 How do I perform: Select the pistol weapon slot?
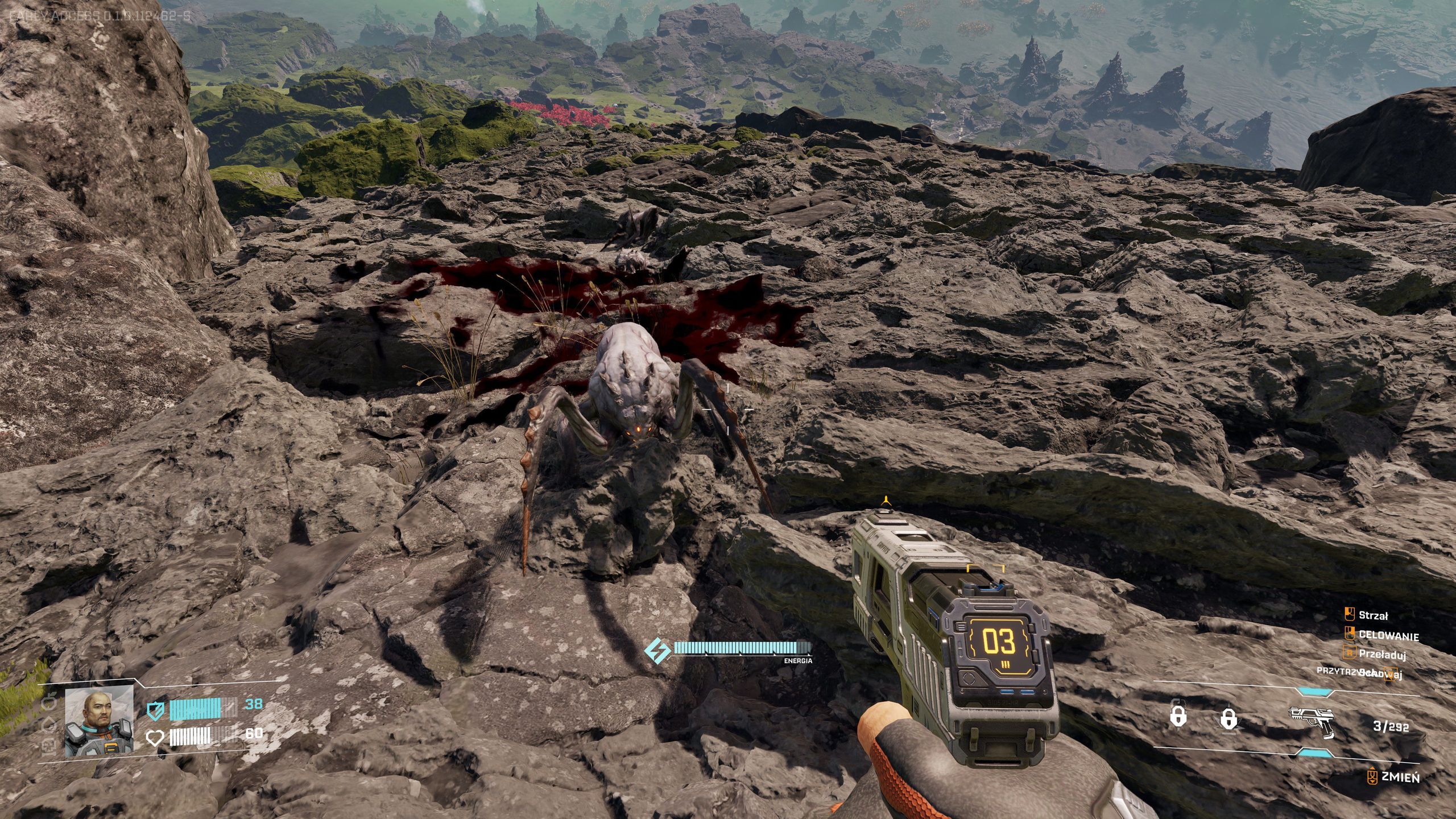[x=1311, y=722]
